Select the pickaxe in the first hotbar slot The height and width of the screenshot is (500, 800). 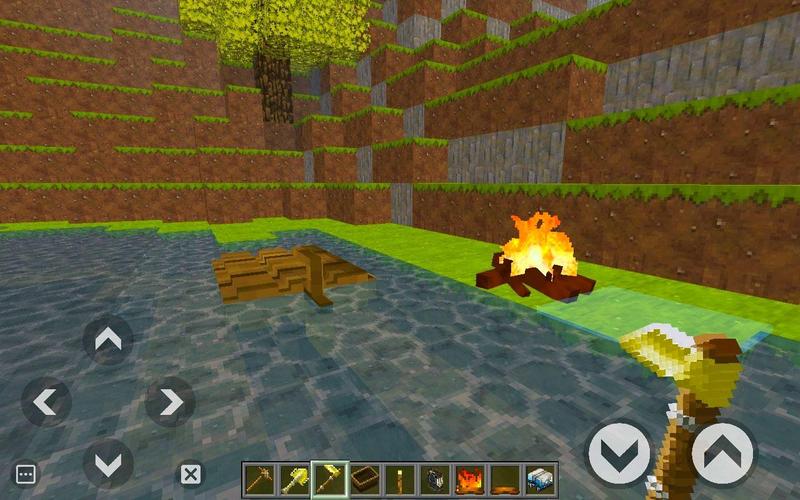pyautogui.click(x=258, y=480)
